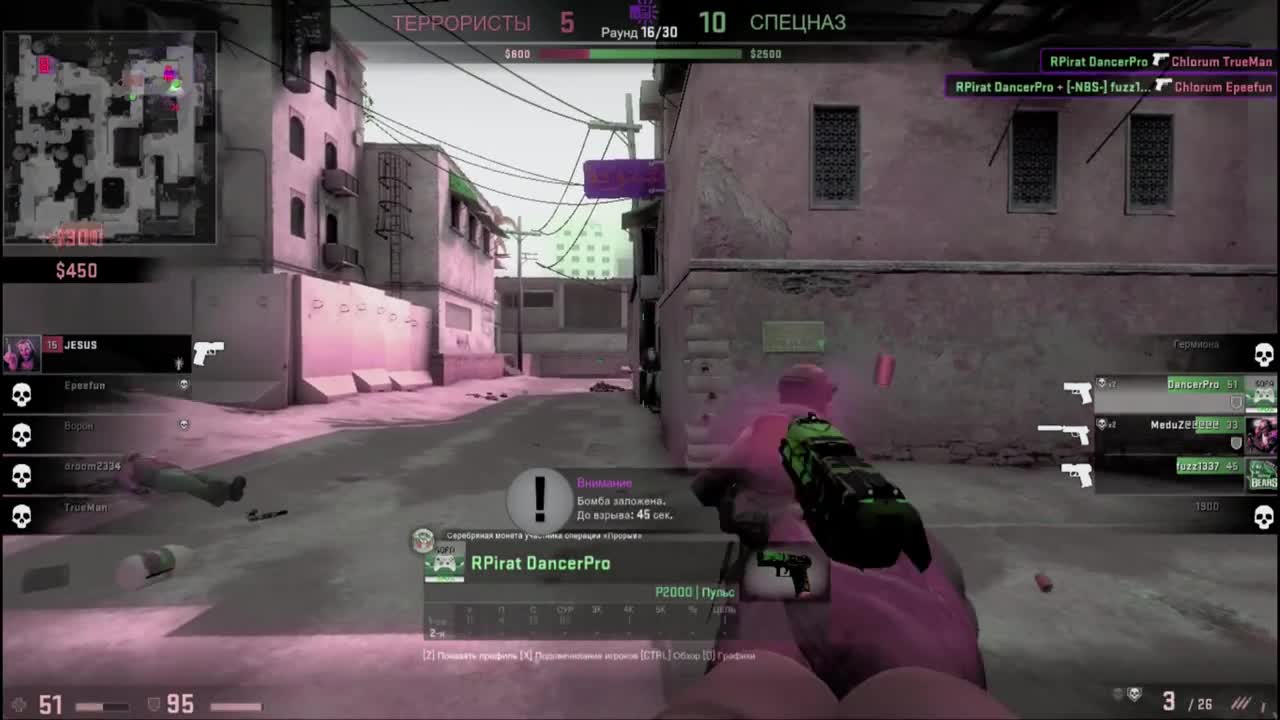Screen dimensions: 1280x720
Task: Switch to the СПЕЦНАЗ team tab
Action: [x=800, y=22]
